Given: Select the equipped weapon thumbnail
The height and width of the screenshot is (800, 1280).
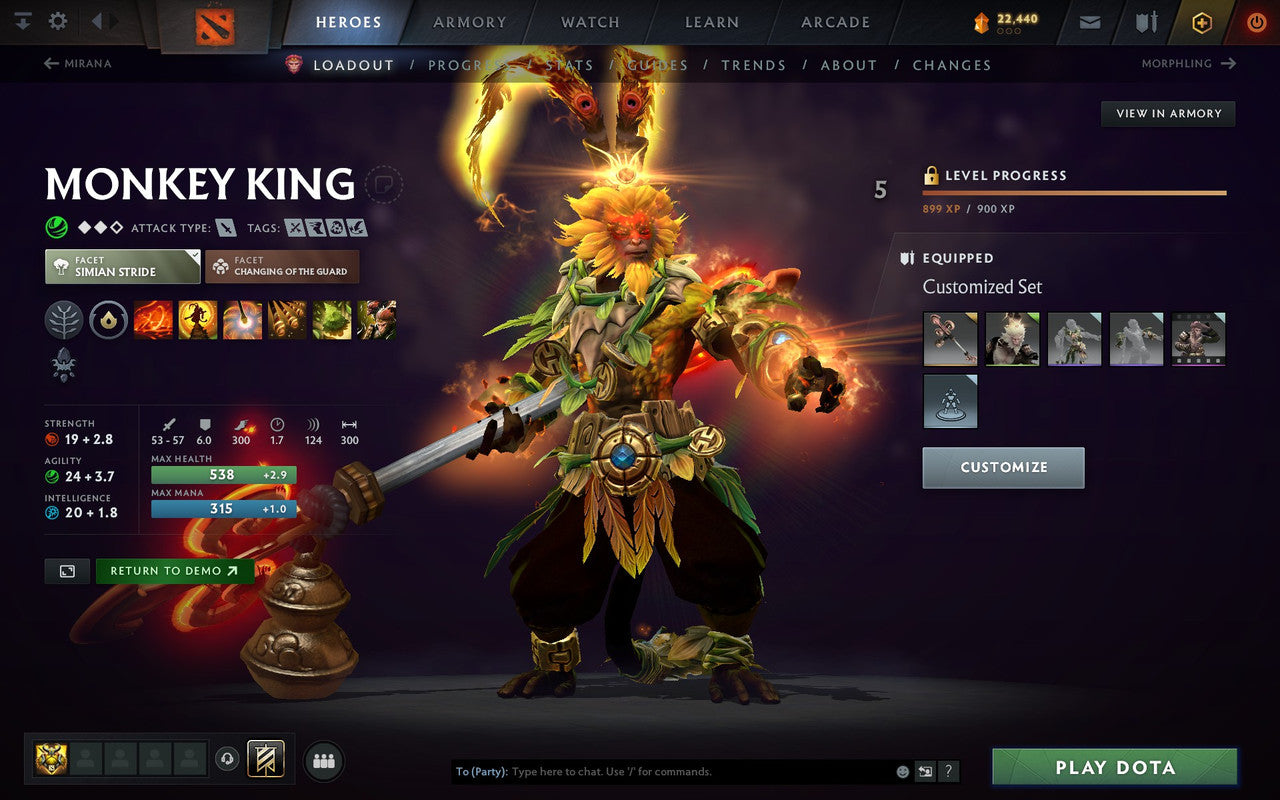Looking at the screenshot, I should (949, 338).
